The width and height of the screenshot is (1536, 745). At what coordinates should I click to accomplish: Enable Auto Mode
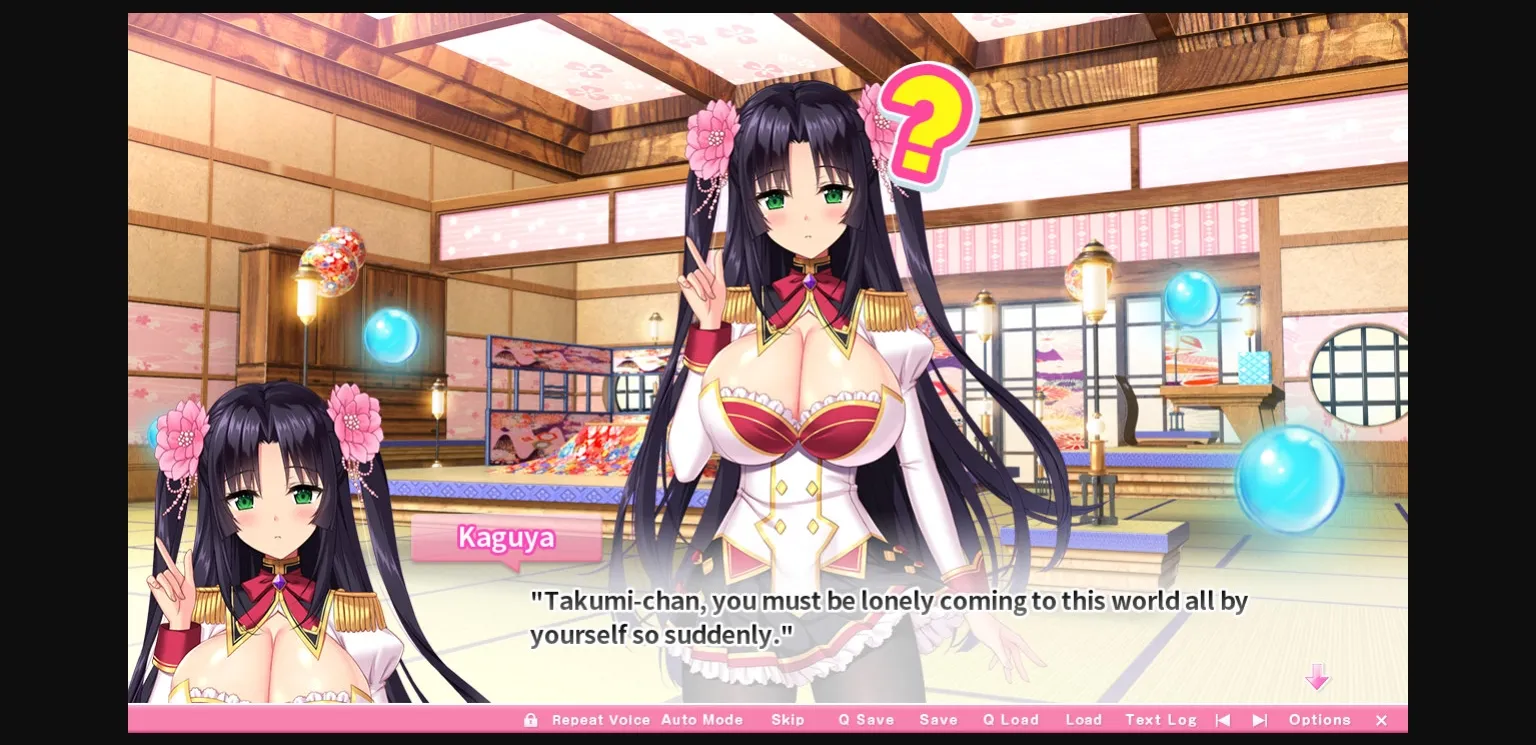(703, 720)
